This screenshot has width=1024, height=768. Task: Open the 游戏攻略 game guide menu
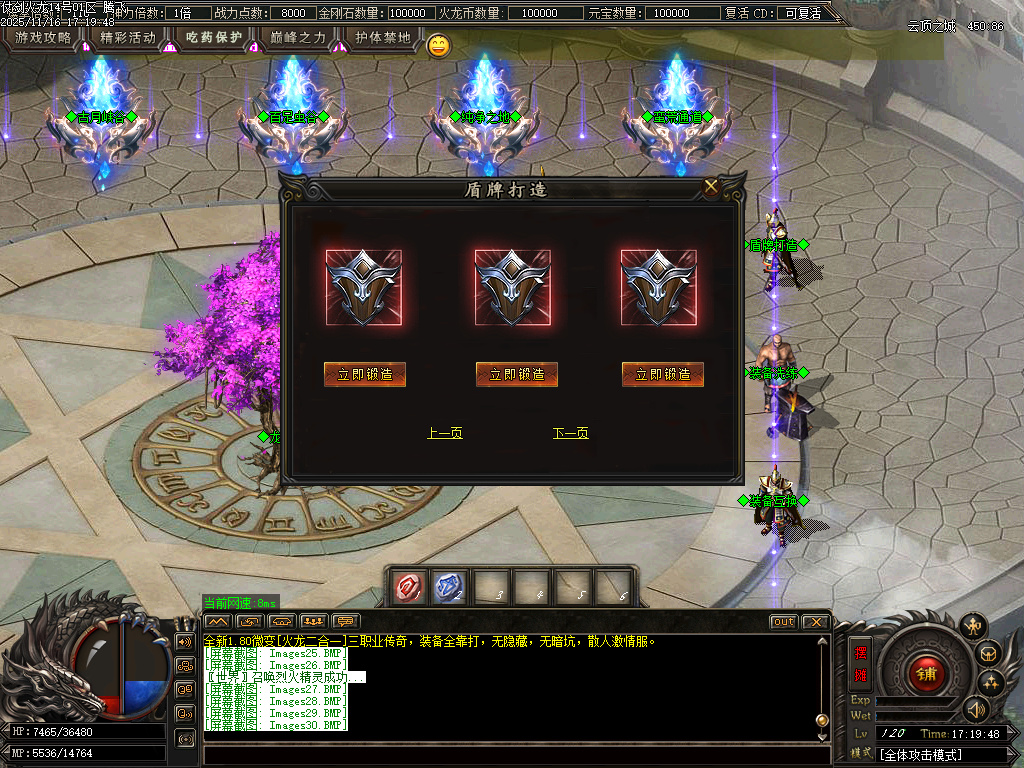tap(43, 38)
